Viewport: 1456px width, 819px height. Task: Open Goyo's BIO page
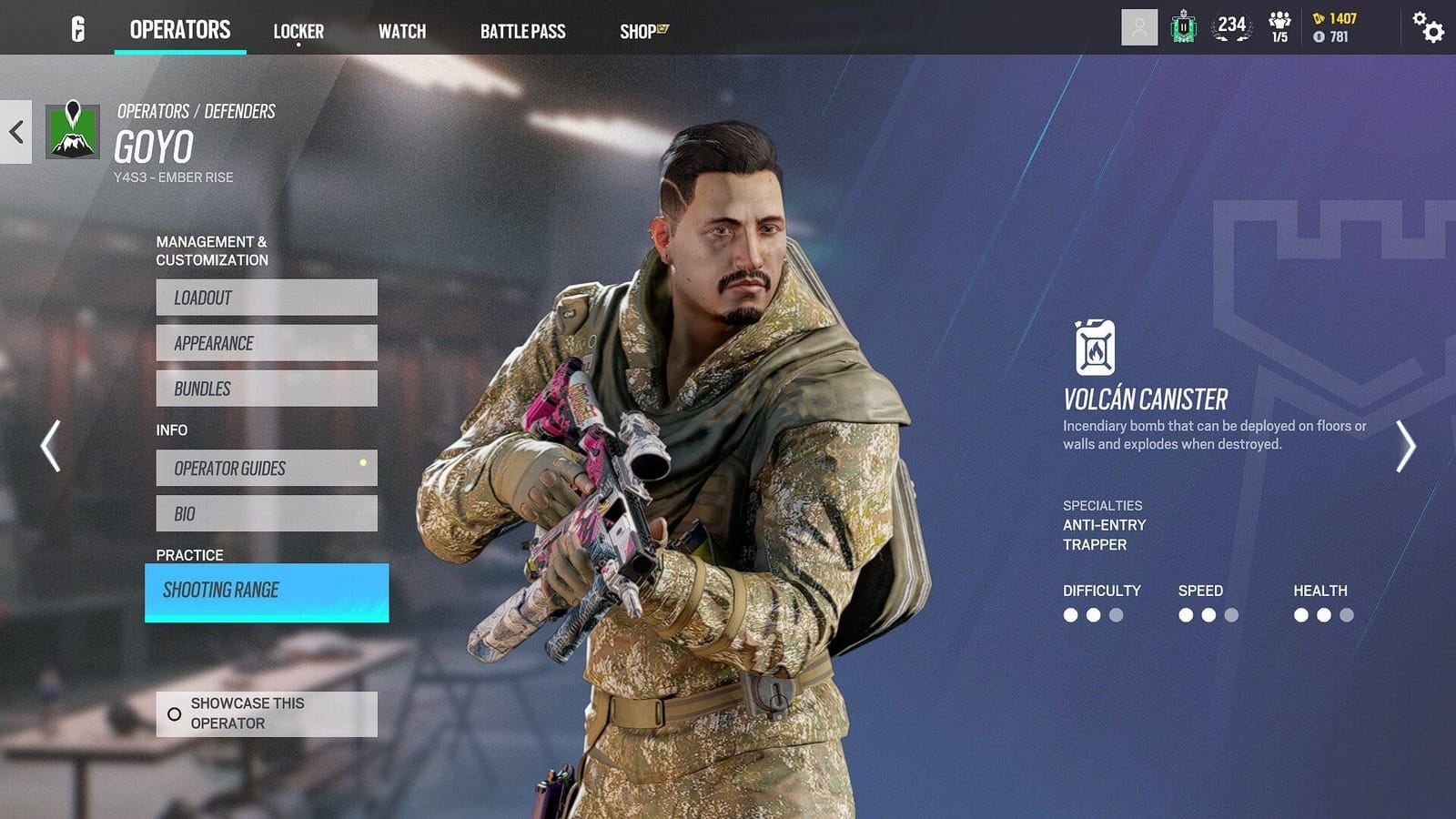tap(266, 513)
